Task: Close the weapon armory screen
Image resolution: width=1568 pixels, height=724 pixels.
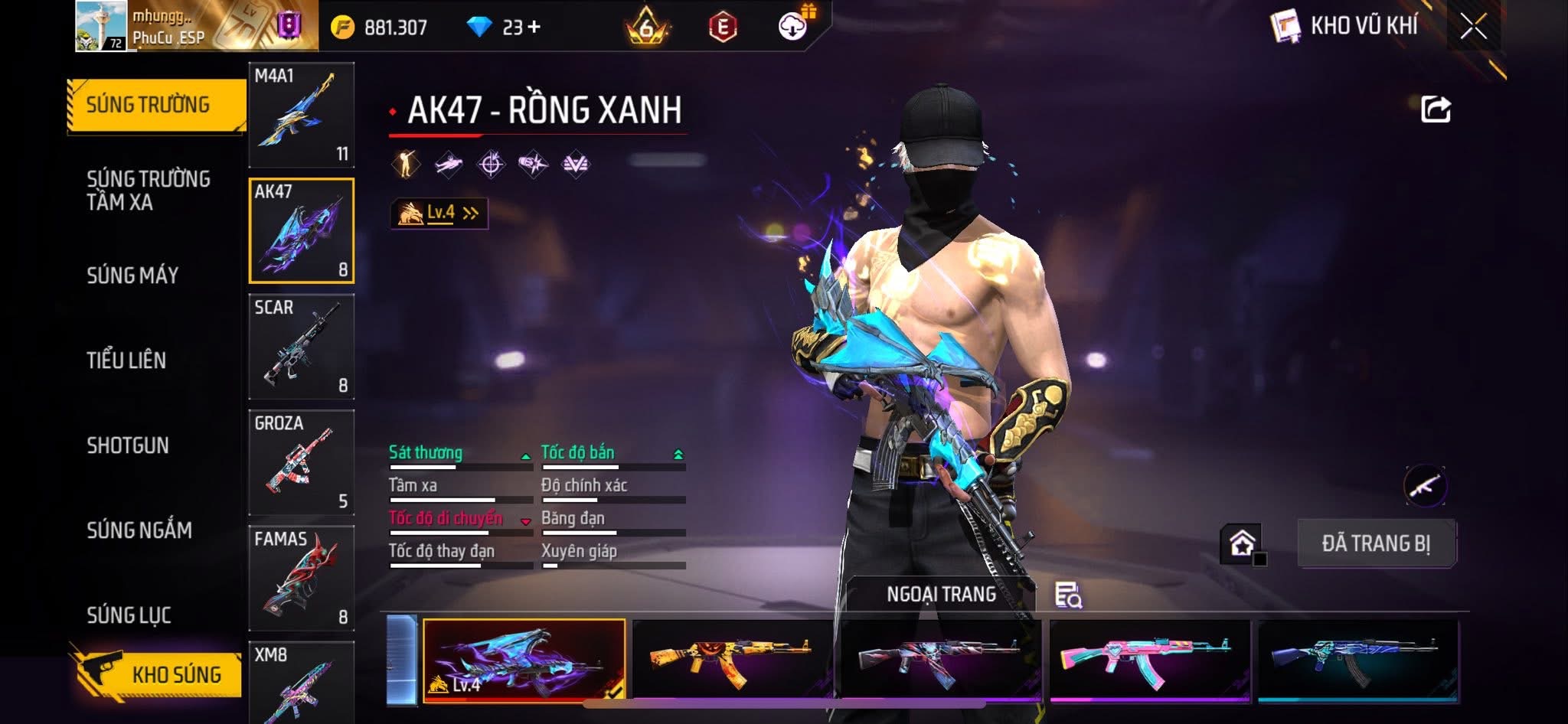Action: [x=1473, y=28]
